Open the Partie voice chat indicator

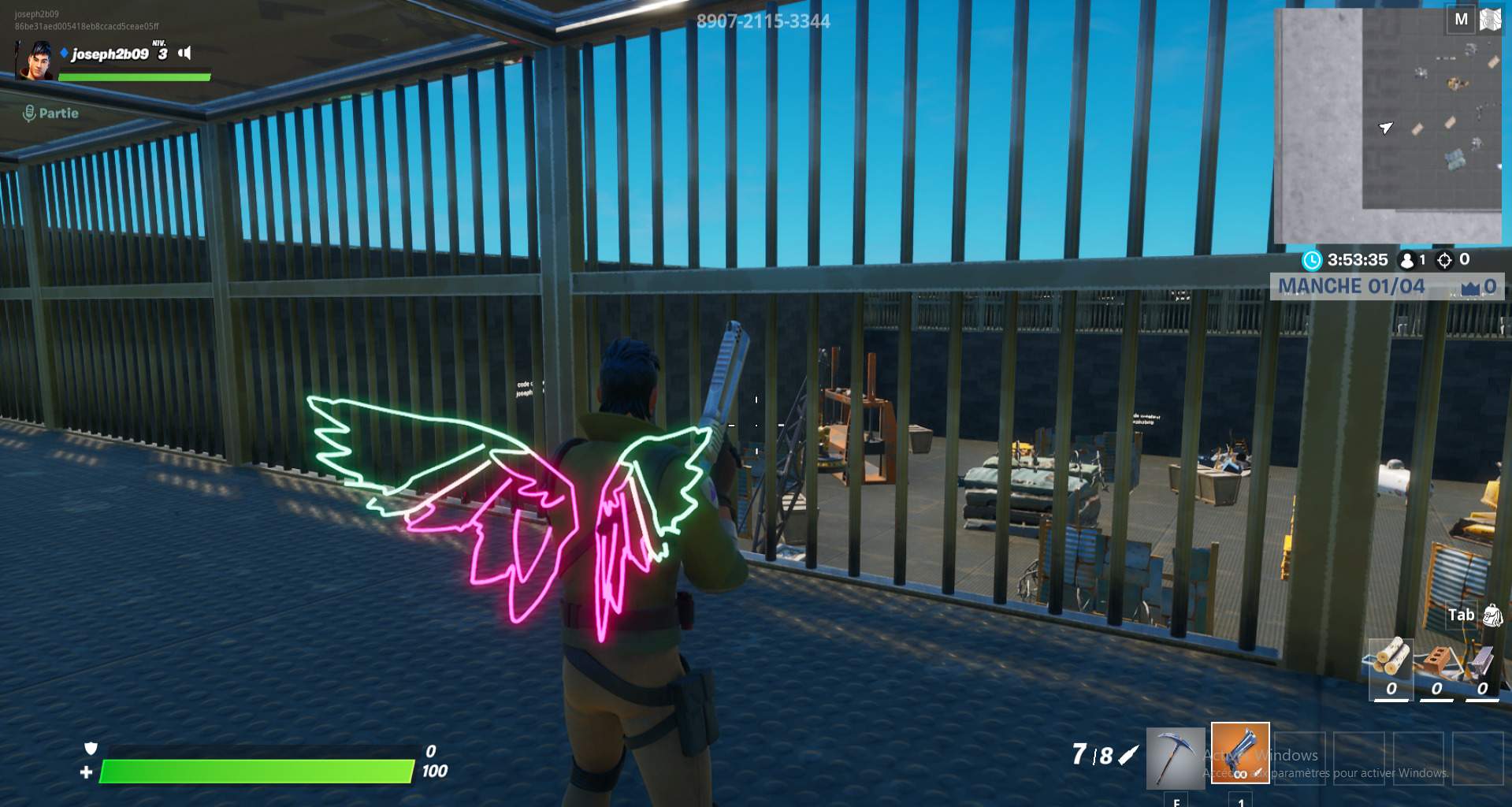click(x=50, y=113)
